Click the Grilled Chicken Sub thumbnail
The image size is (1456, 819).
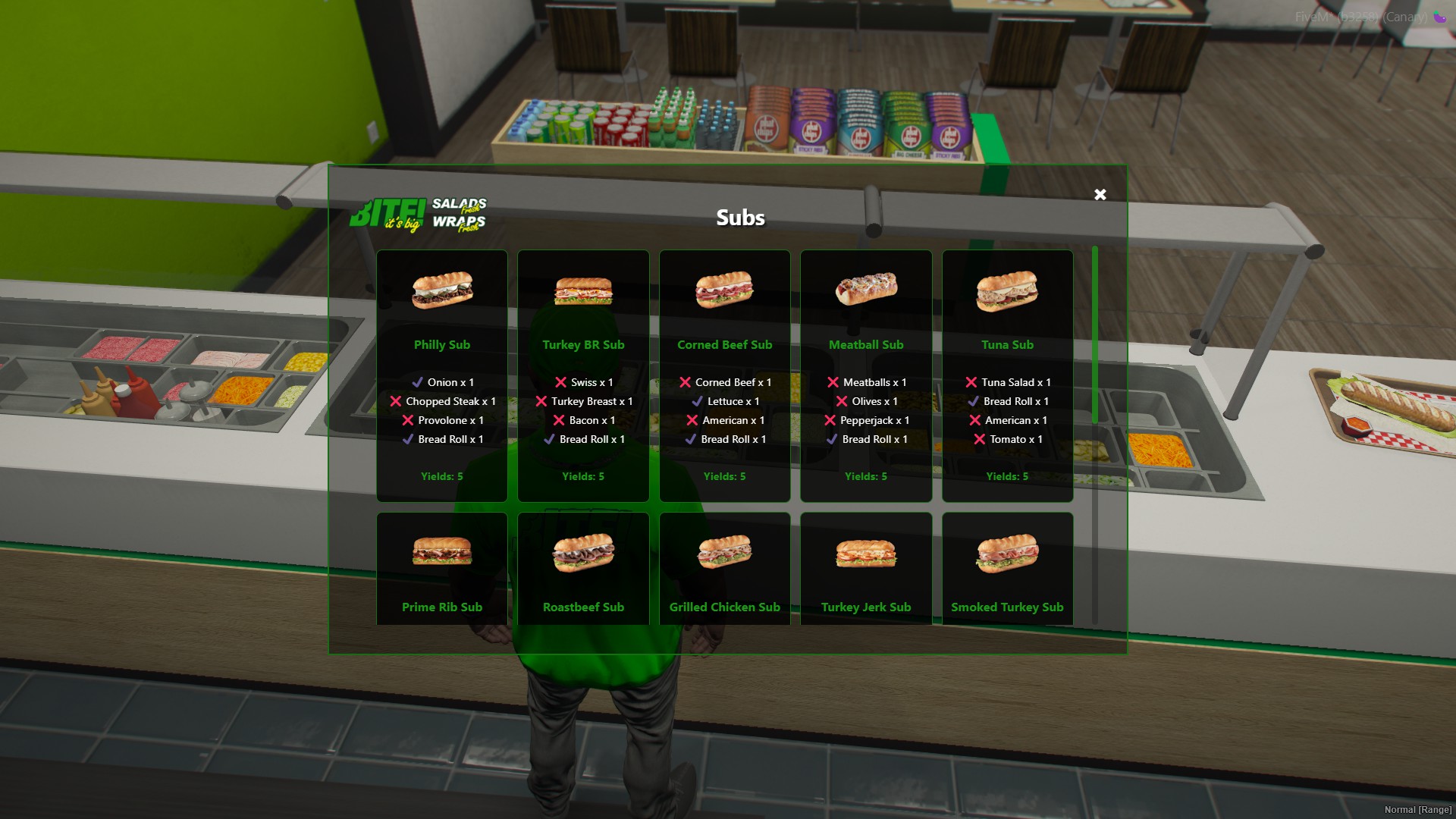click(x=724, y=552)
